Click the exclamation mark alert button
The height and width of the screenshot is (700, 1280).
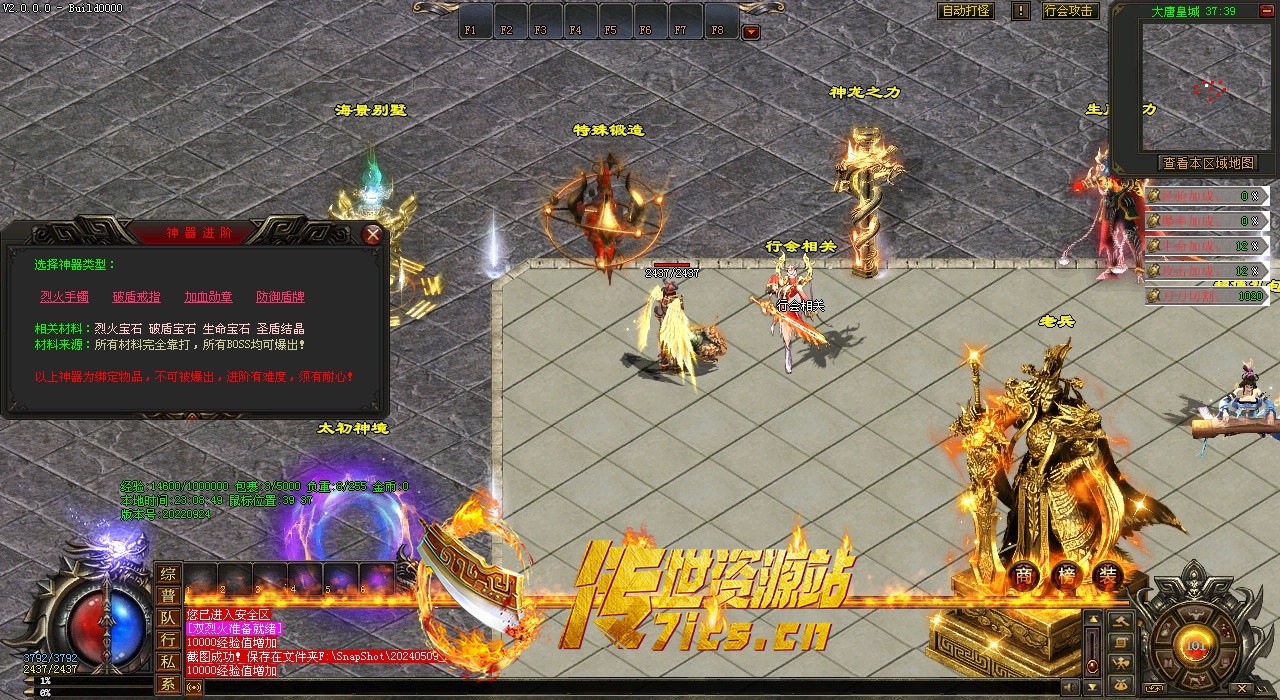tap(1020, 11)
